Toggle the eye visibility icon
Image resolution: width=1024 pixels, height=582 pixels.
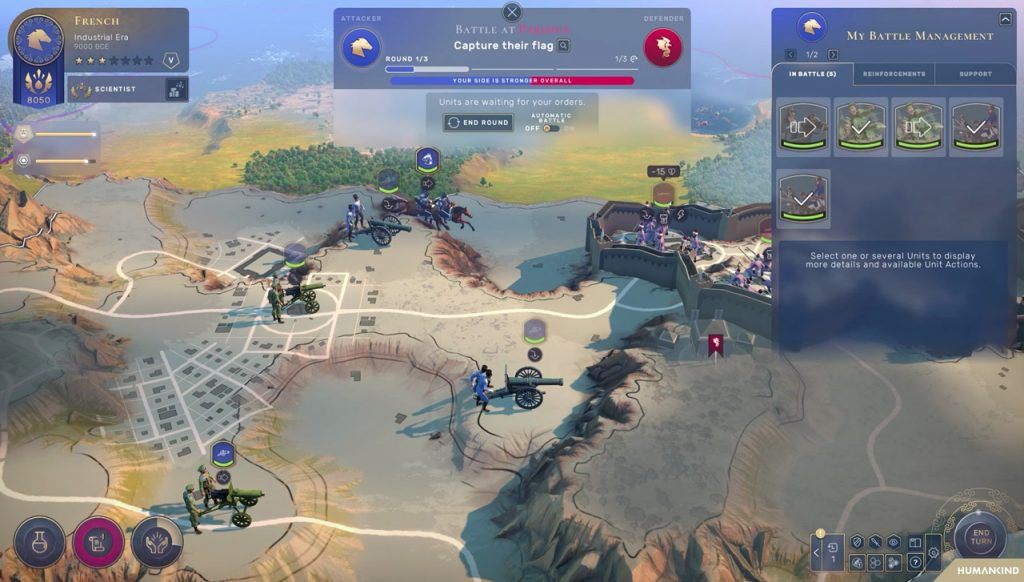coord(894,542)
